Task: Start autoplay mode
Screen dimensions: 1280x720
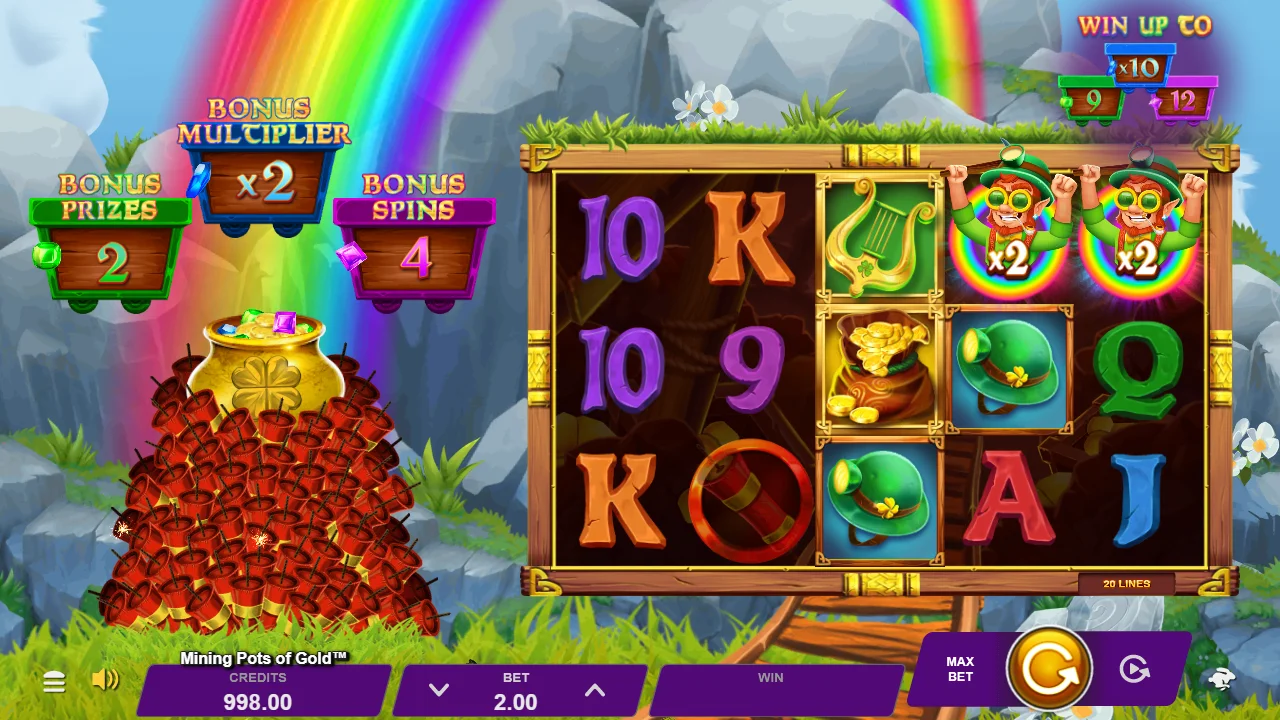Action: click(1135, 670)
